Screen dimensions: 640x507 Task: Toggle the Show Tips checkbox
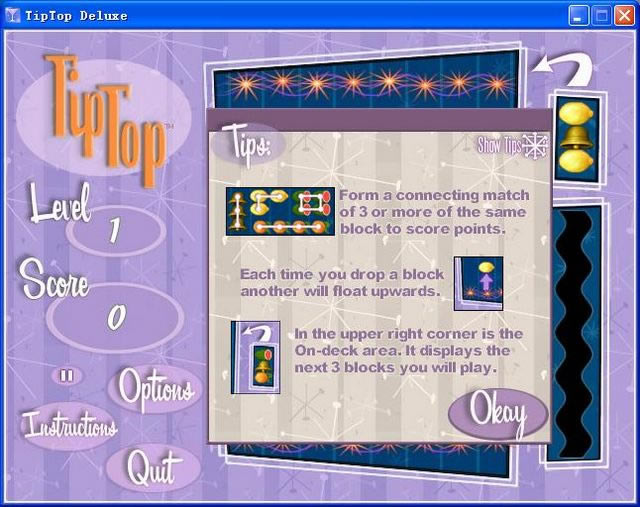pyautogui.click(x=536, y=146)
